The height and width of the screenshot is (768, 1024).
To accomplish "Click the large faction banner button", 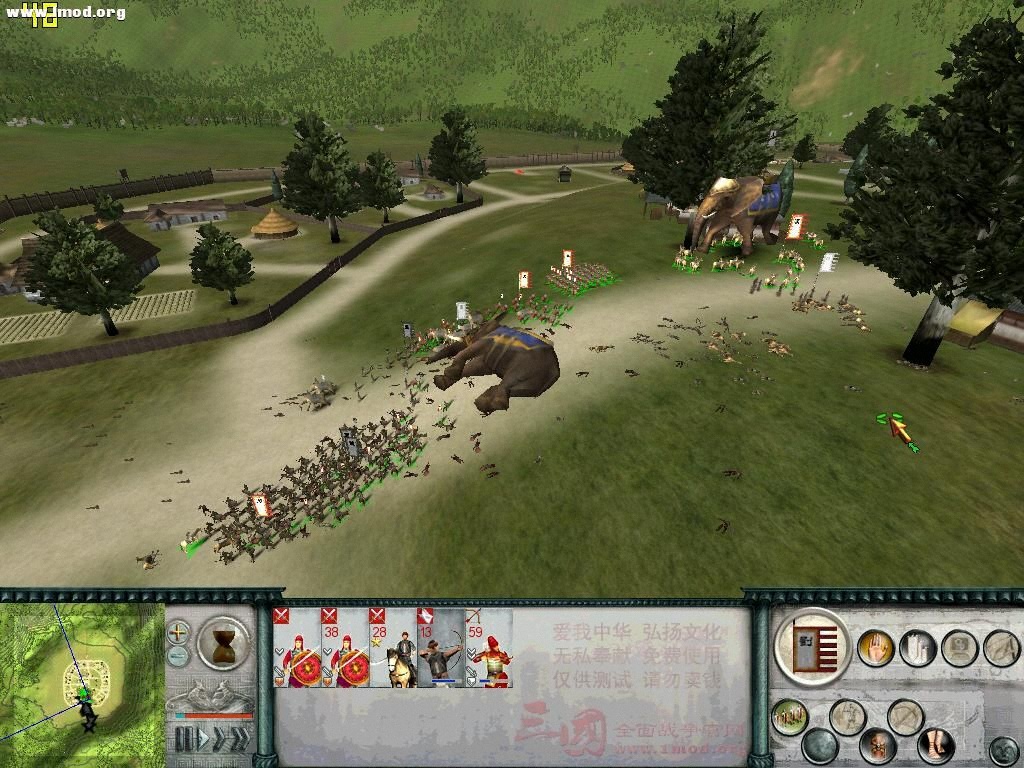I will pos(811,648).
